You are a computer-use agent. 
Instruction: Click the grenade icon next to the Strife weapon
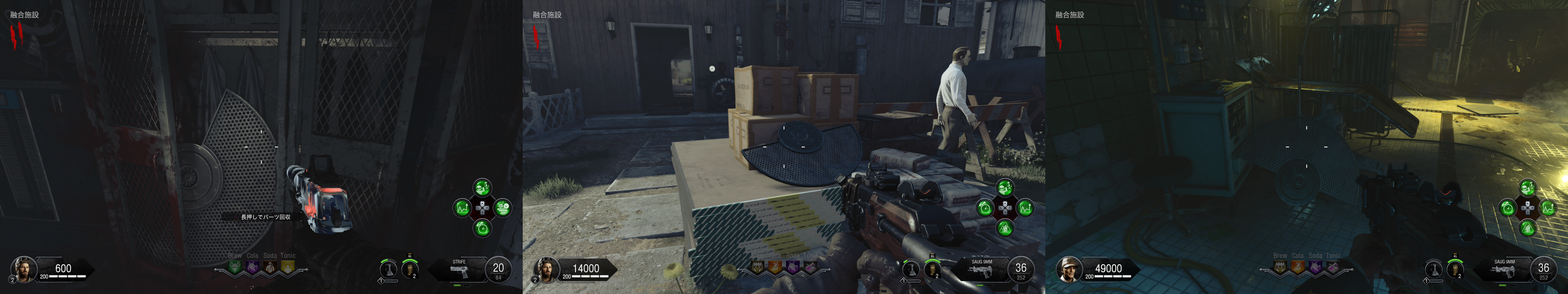[412, 268]
